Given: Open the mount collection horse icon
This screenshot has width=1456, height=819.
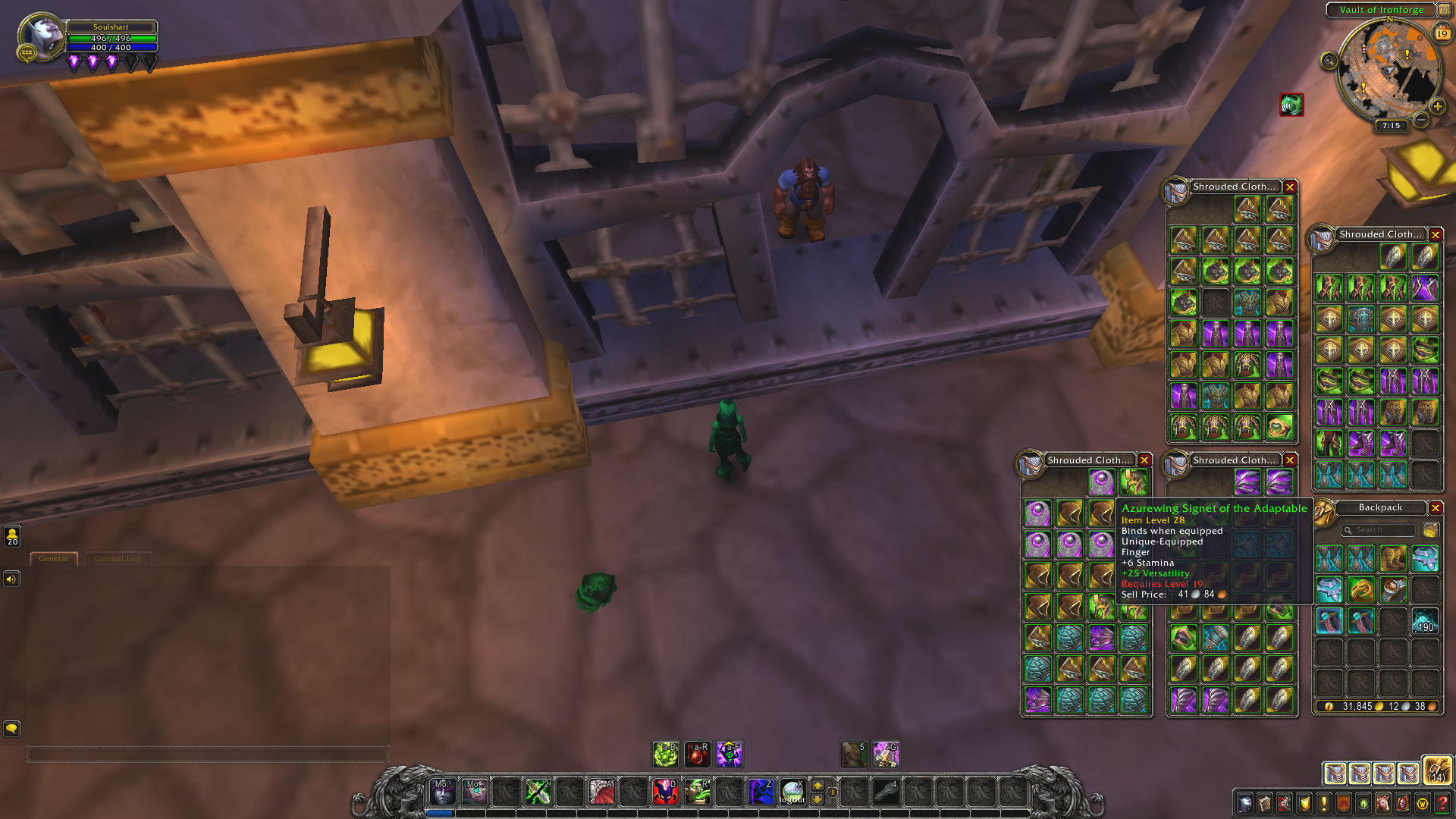Looking at the screenshot, I should click(1383, 803).
